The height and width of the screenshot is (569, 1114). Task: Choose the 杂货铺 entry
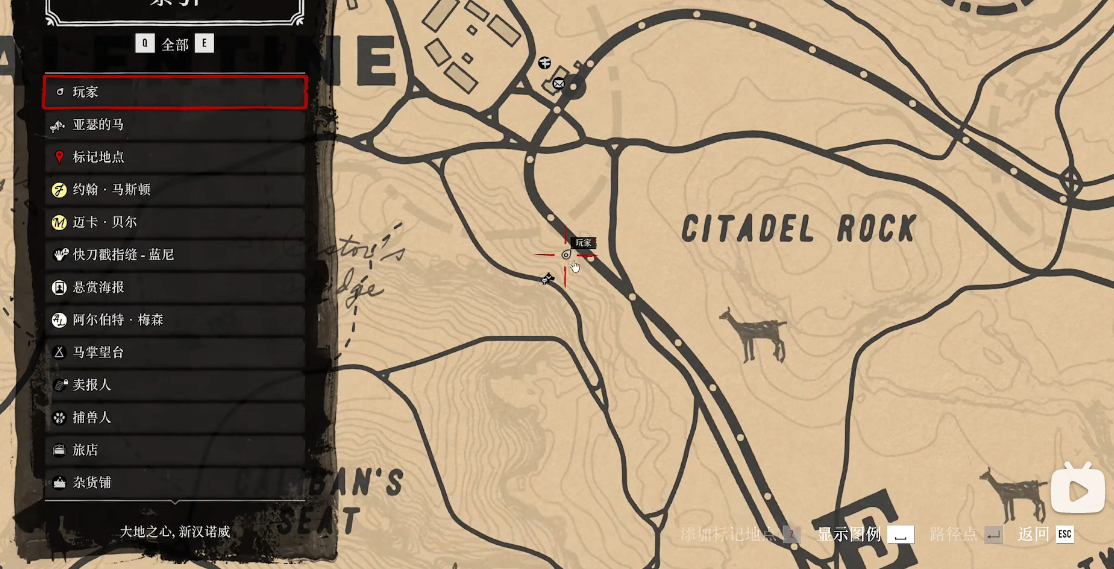pos(175,482)
